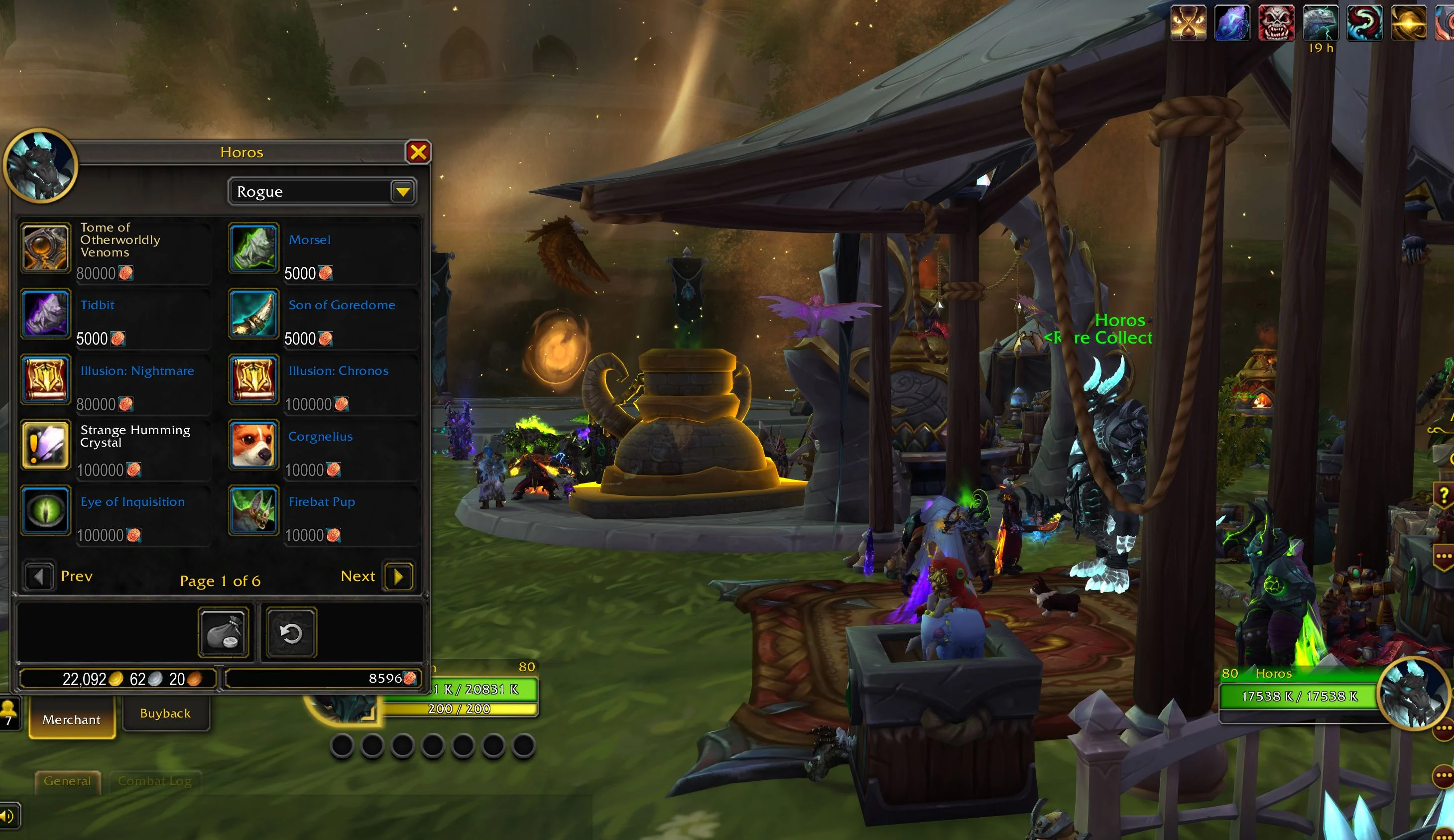Open the General chat tab
The height and width of the screenshot is (840, 1454).
click(x=68, y=781)
